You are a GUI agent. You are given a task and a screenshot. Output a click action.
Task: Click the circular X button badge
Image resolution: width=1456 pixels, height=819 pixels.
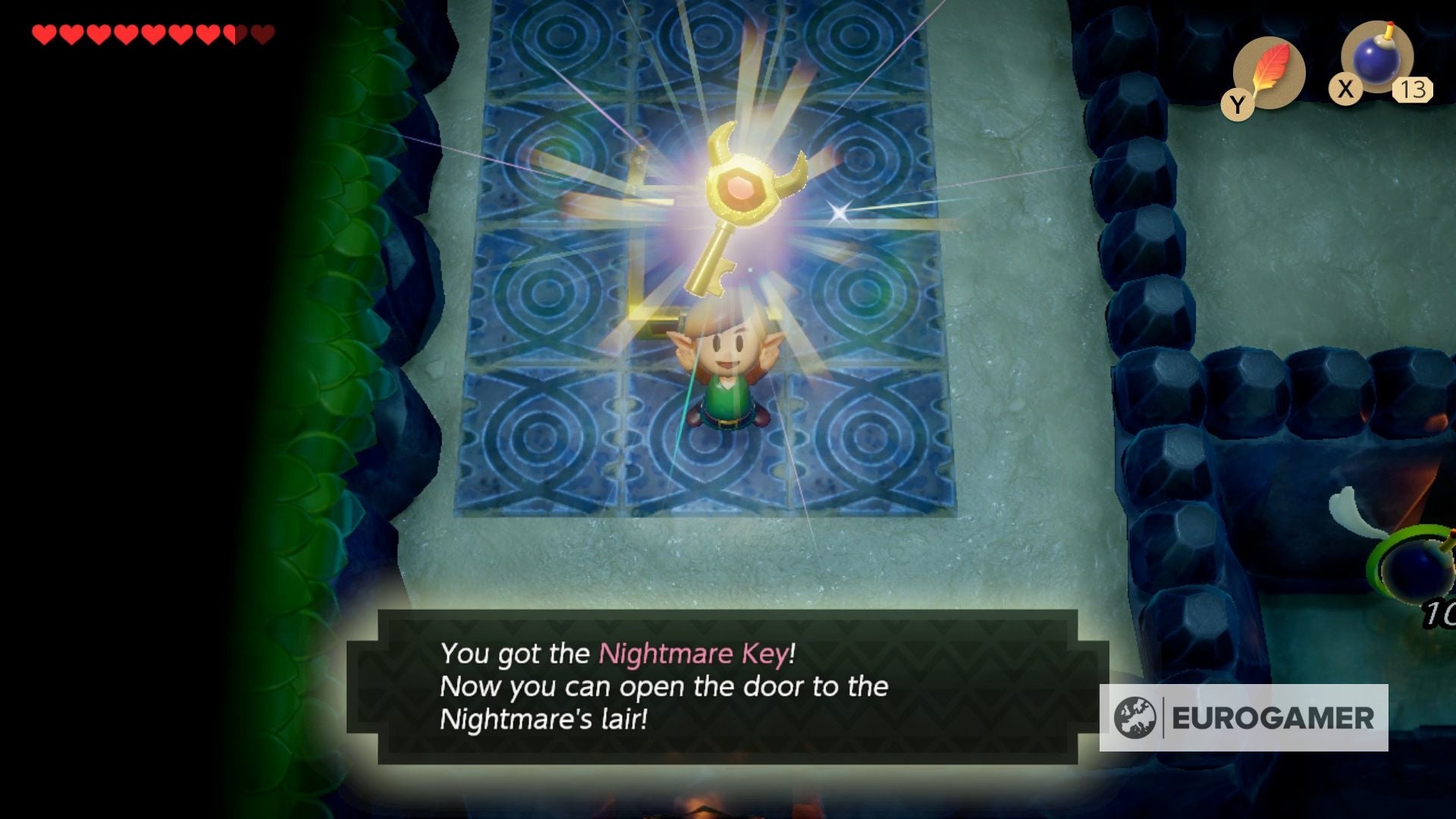click(x=1346, y=88)
